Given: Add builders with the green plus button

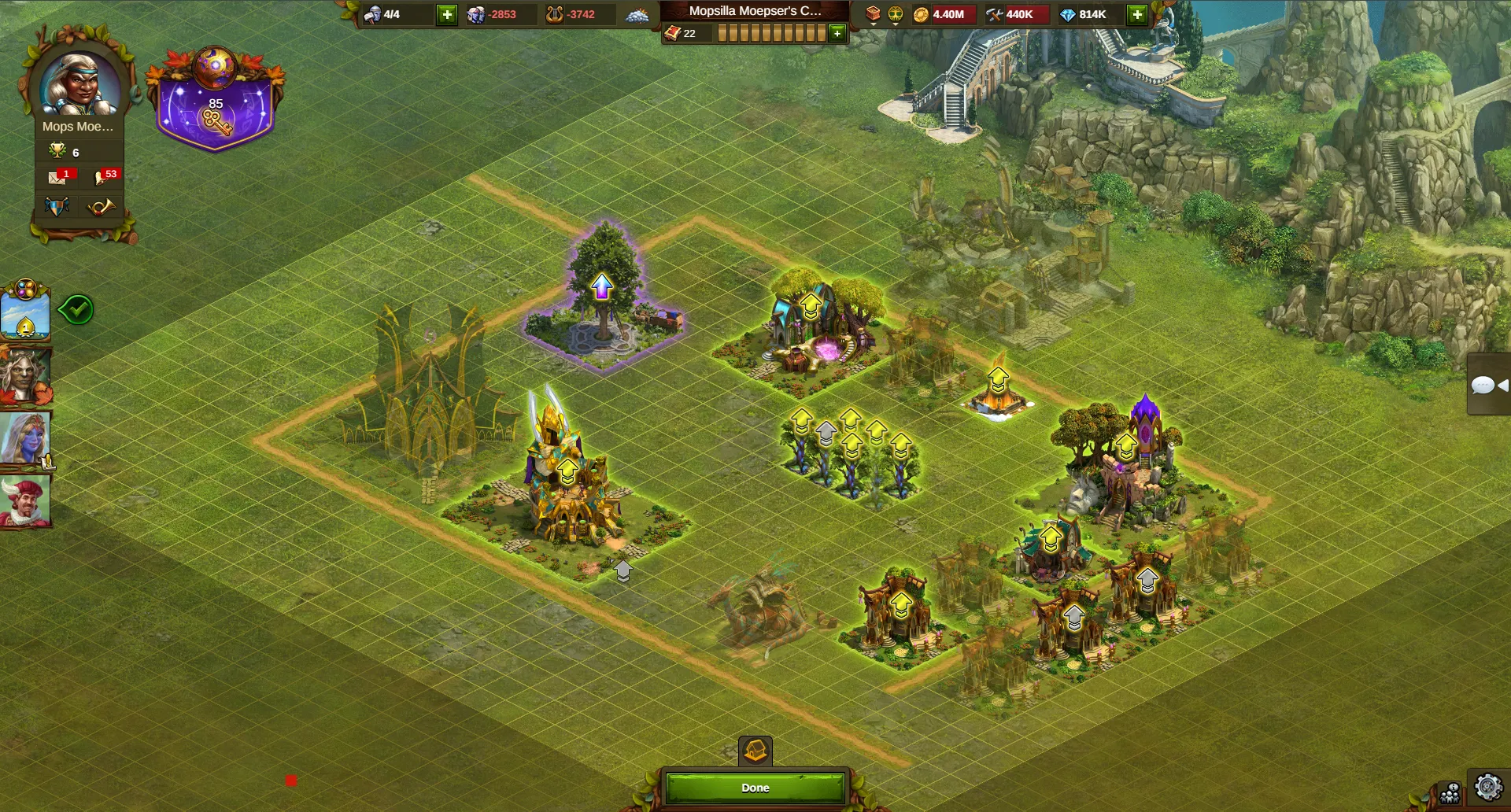Looking at the screenshot, I should (x=446, y=14).
